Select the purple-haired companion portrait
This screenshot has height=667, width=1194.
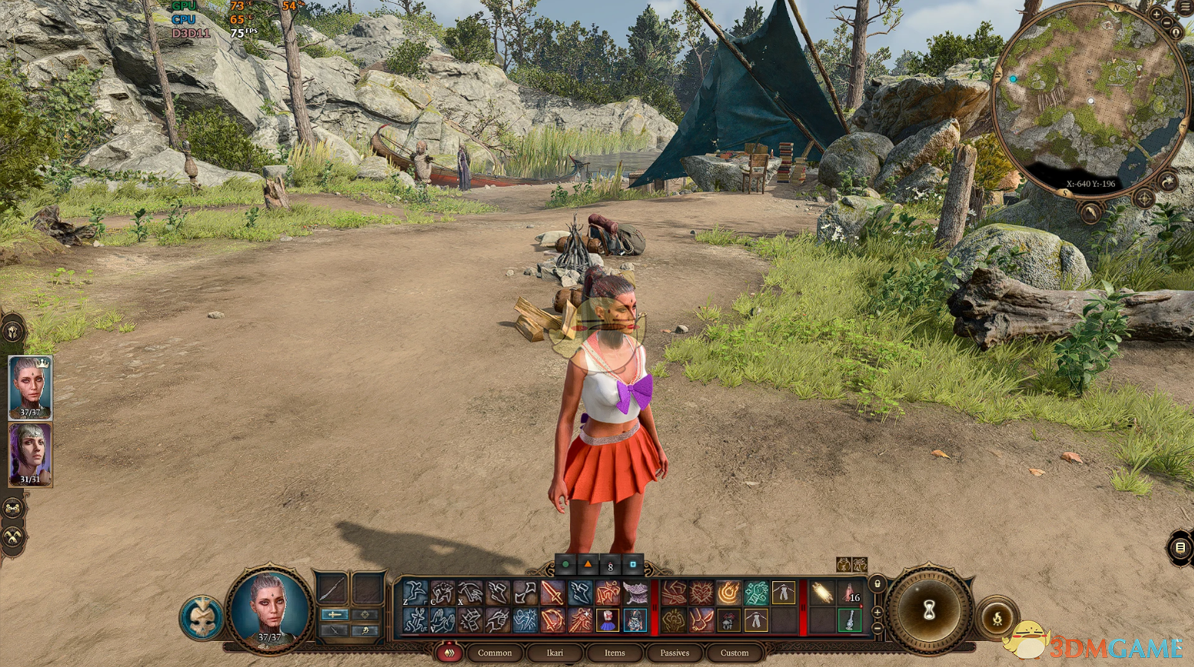pyautogui.click(x=30, y=454)
